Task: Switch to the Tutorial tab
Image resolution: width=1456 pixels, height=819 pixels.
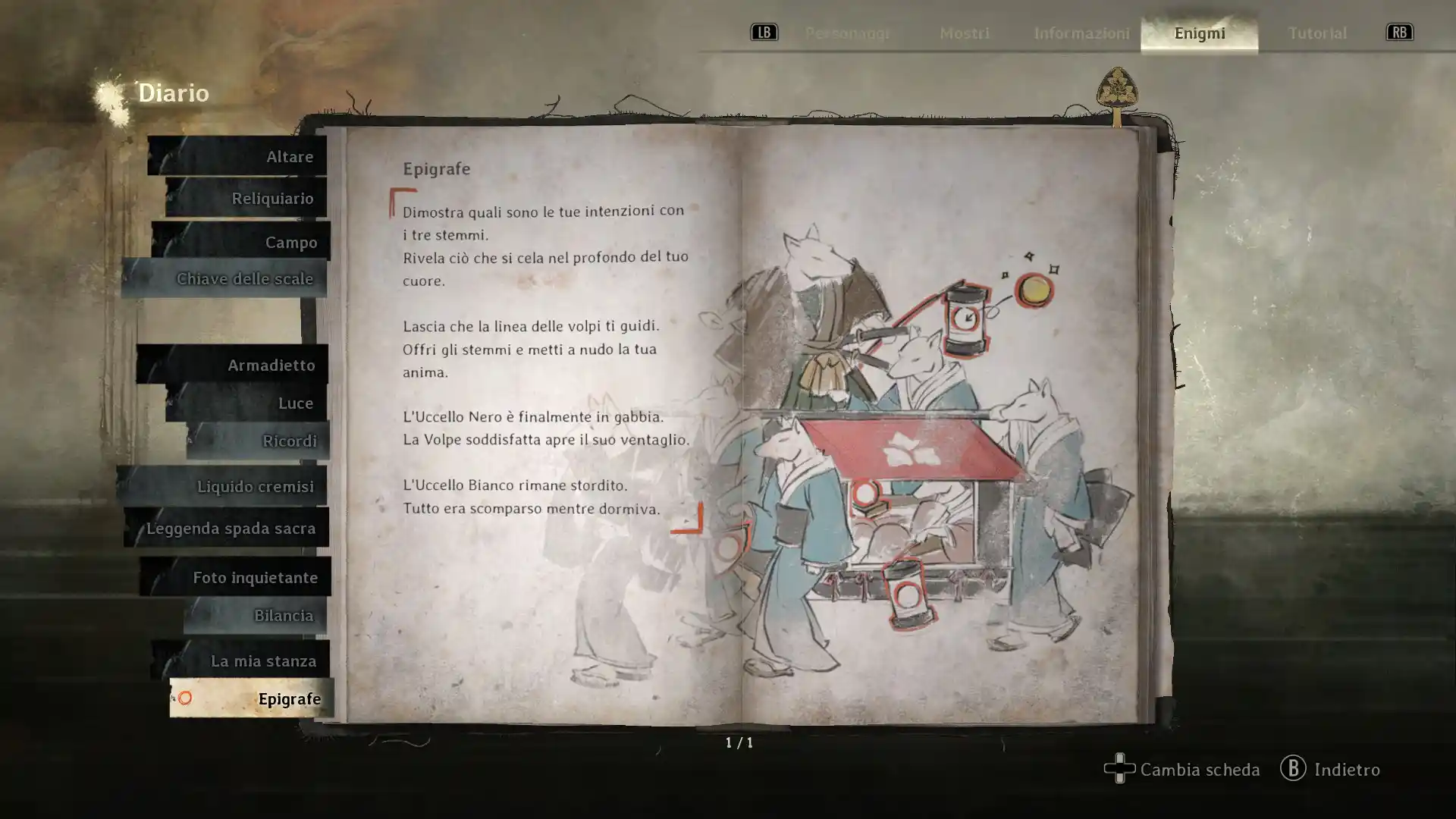Action: 1317,33
